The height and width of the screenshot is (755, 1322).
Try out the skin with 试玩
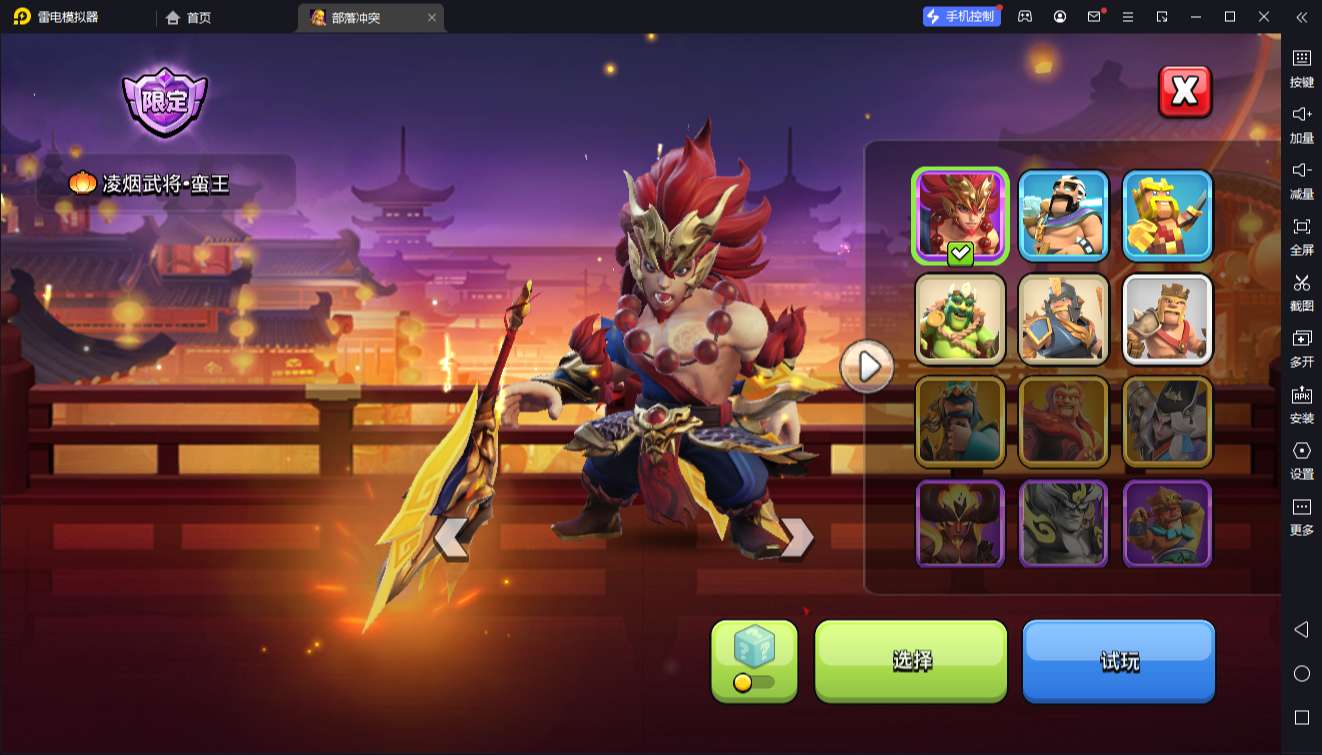[x=1118, y=660]
